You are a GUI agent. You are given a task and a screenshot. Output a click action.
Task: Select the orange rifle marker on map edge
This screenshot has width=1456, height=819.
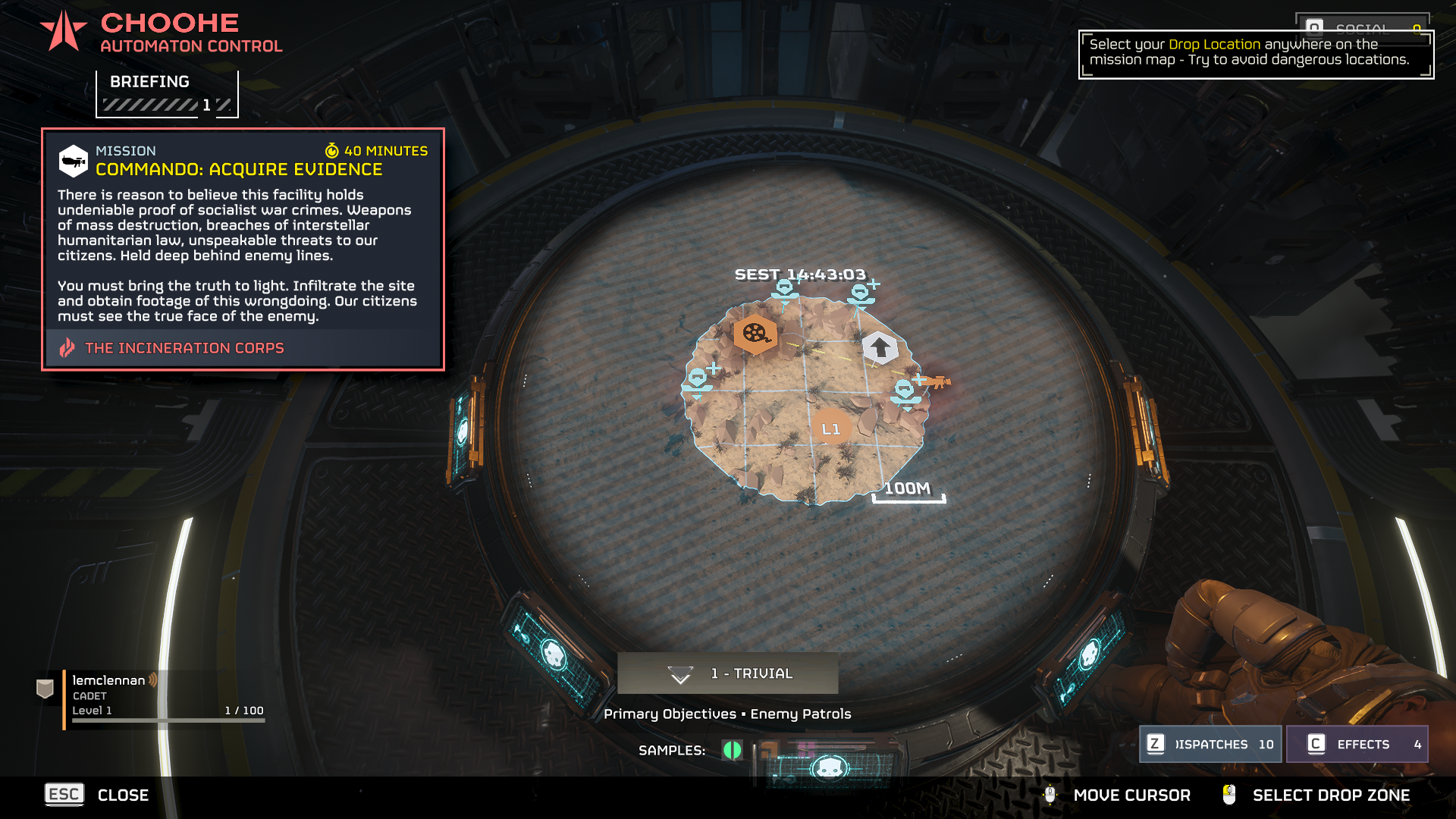(x=938, y=381)
